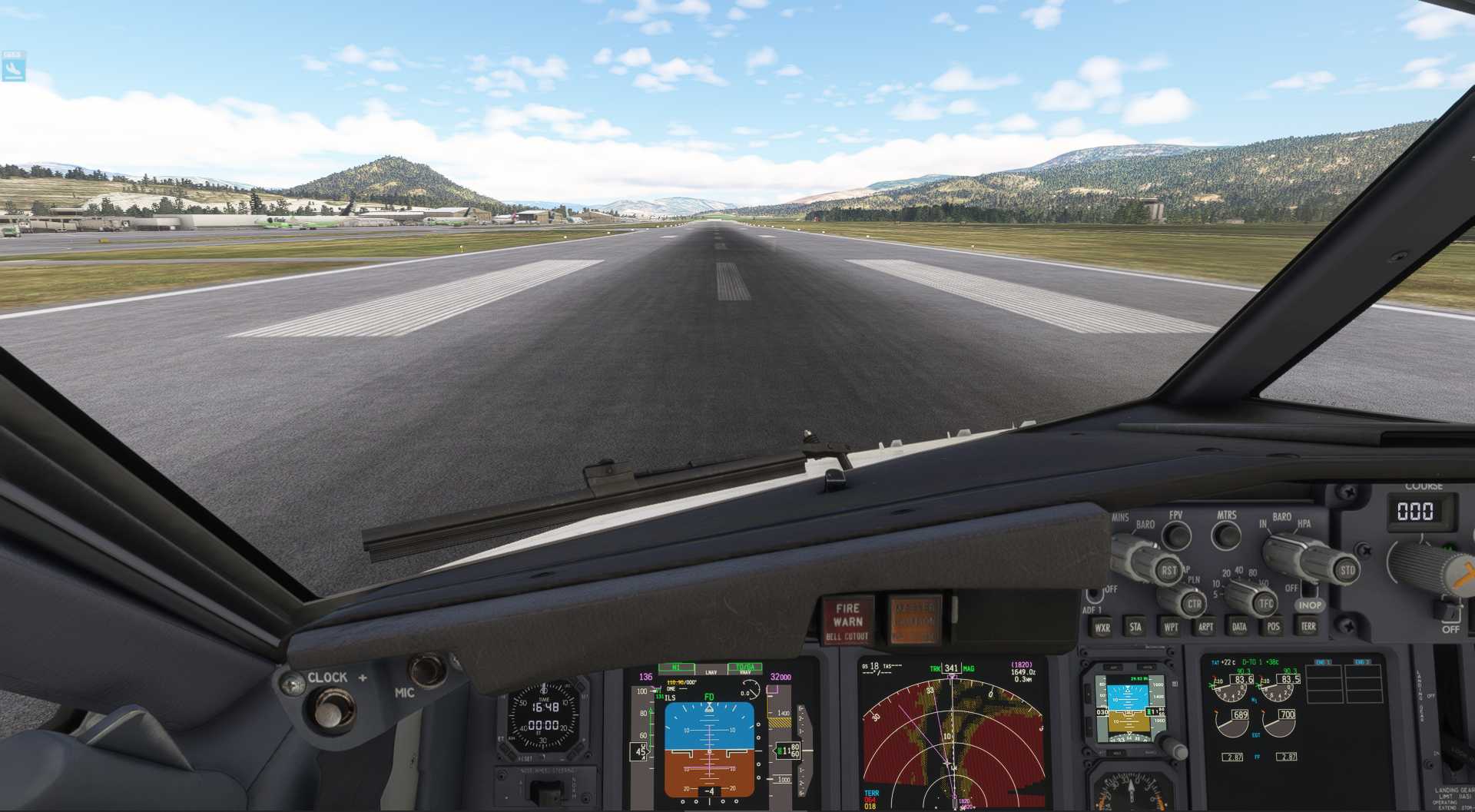The image size is (1475, 812).
Task: Push the MTRS meters altitude button
Action: (1226, 535)
